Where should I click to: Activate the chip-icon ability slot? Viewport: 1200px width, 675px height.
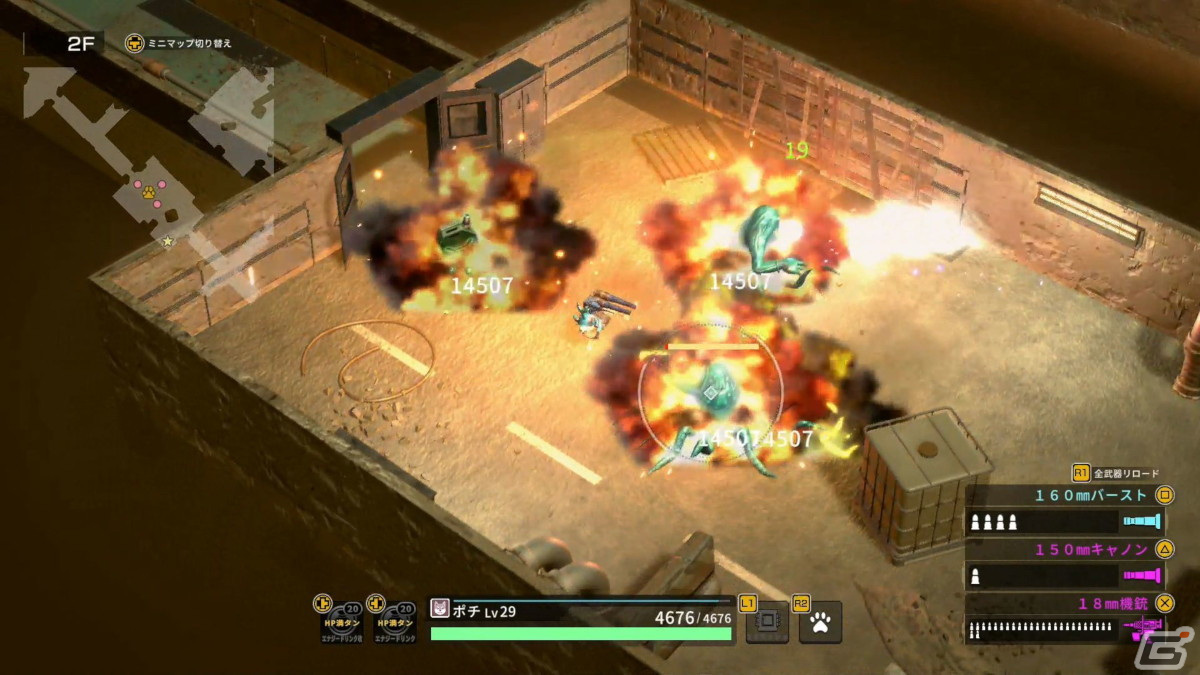pos(766,623)
